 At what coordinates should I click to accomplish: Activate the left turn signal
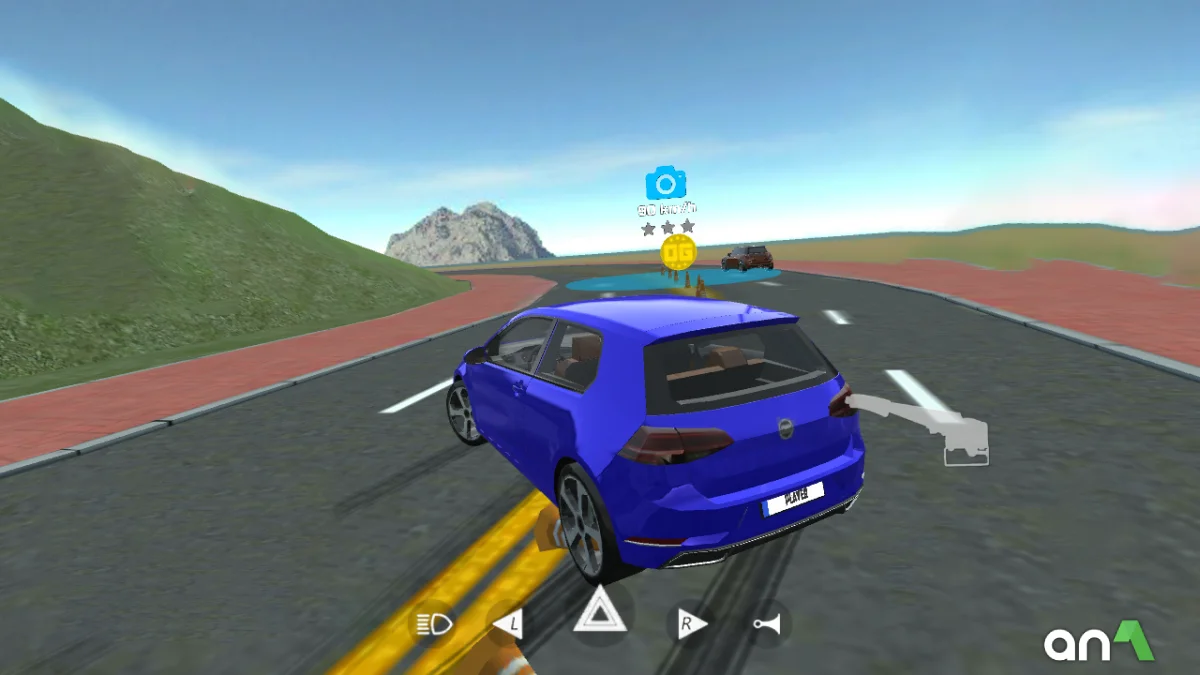[x=508, y=625]
